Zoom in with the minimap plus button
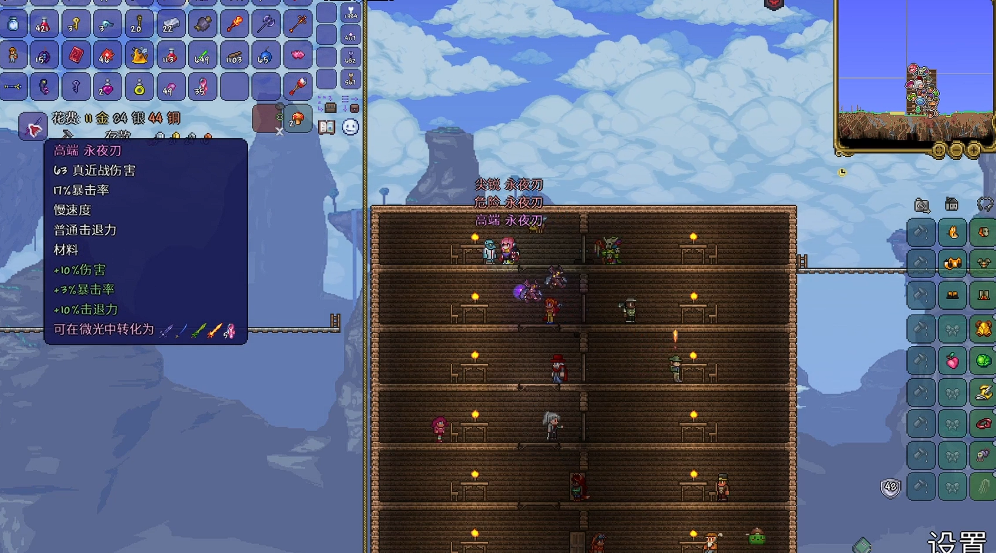Screen dimensions: 996x553 click(x=973, y=150)
